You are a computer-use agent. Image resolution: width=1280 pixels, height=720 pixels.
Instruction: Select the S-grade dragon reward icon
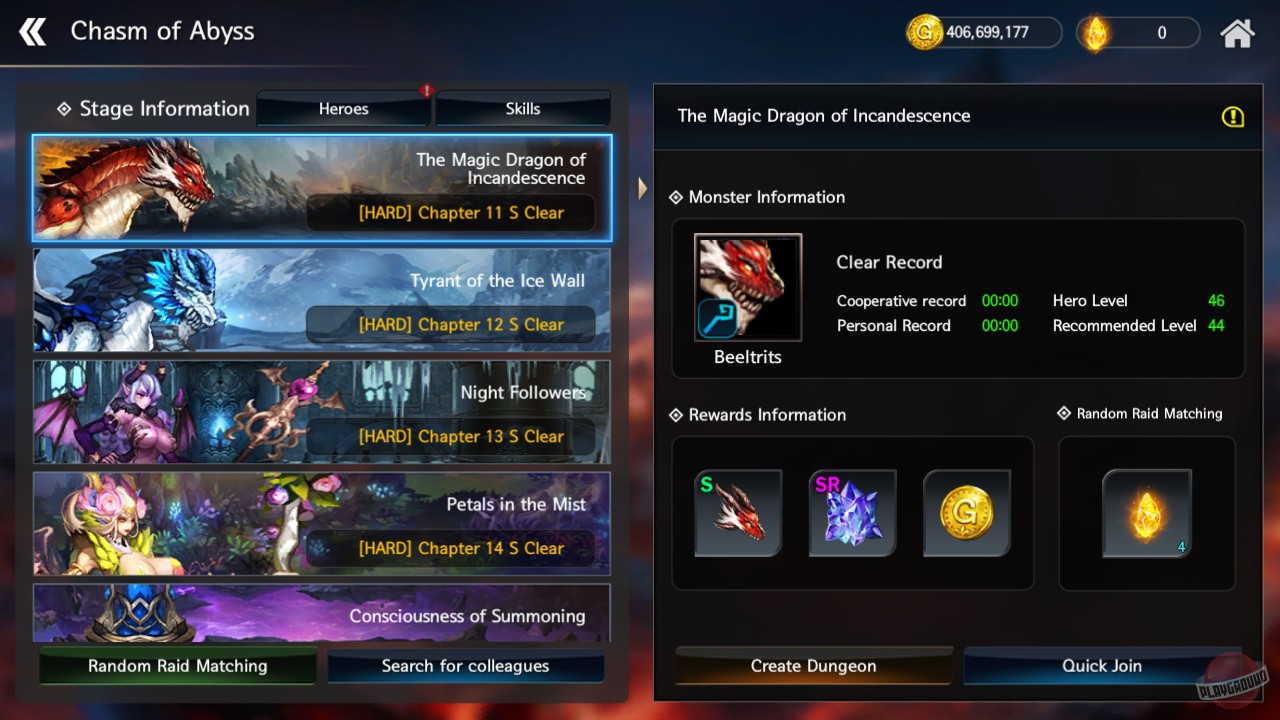click(738, 512)
